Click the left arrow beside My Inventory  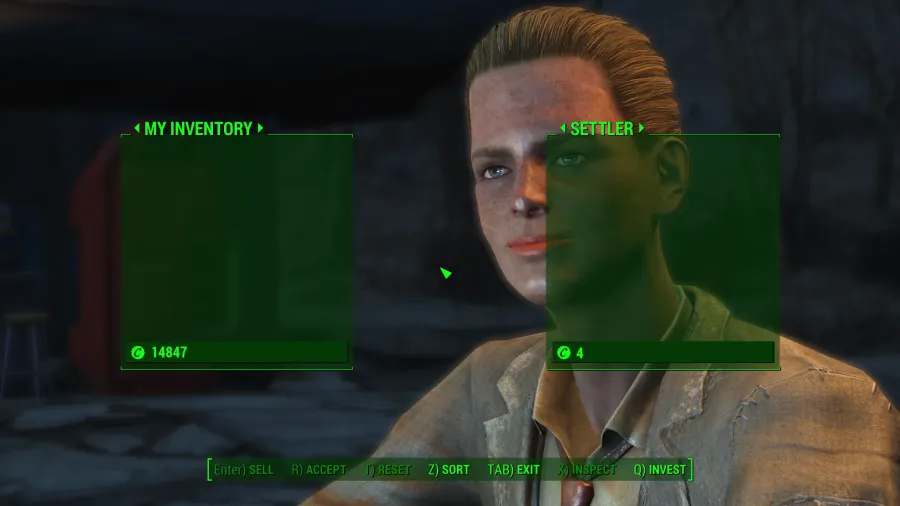point(137,129)
